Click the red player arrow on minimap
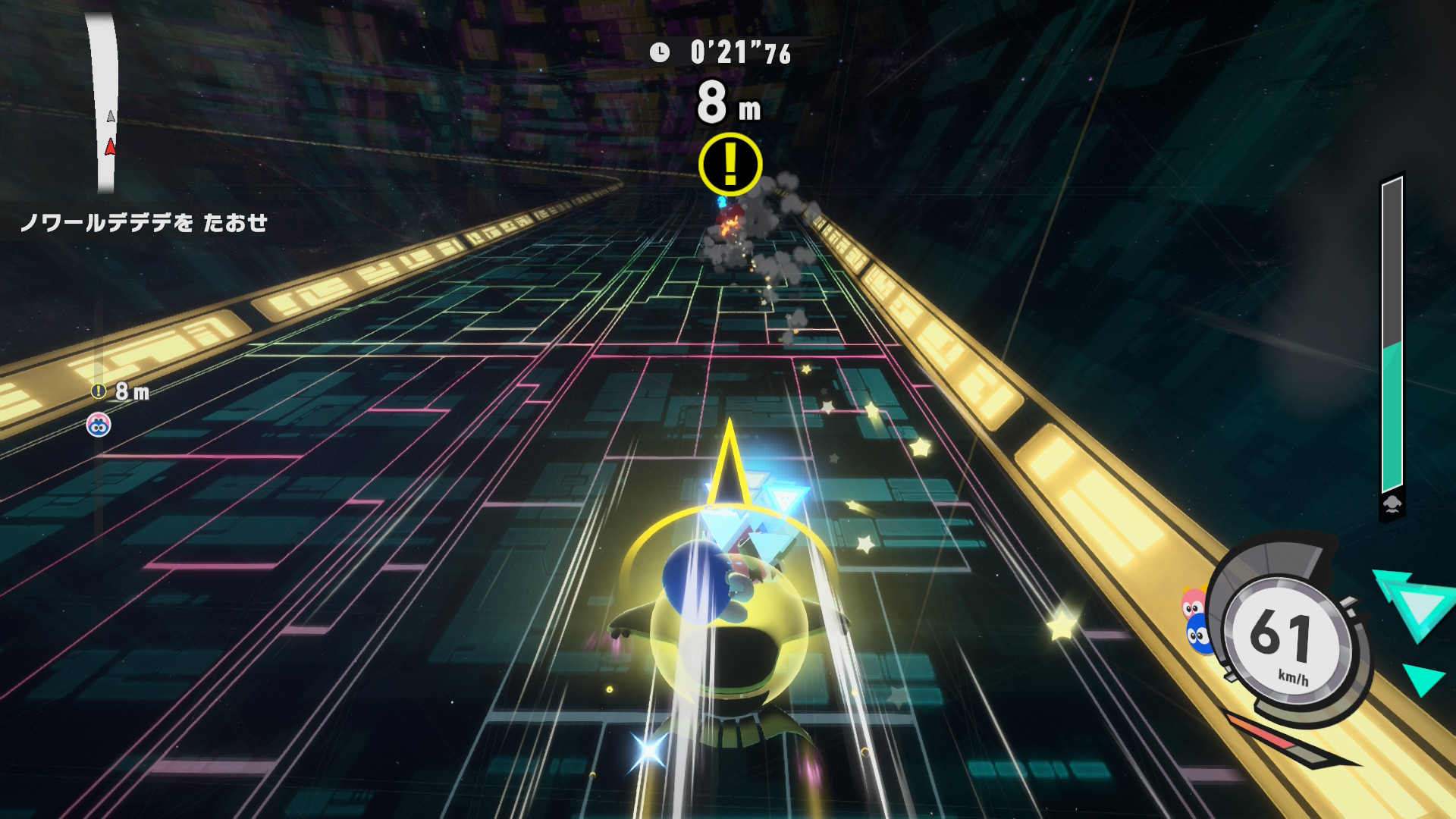The image size is (1456, 819). point(111,147)
